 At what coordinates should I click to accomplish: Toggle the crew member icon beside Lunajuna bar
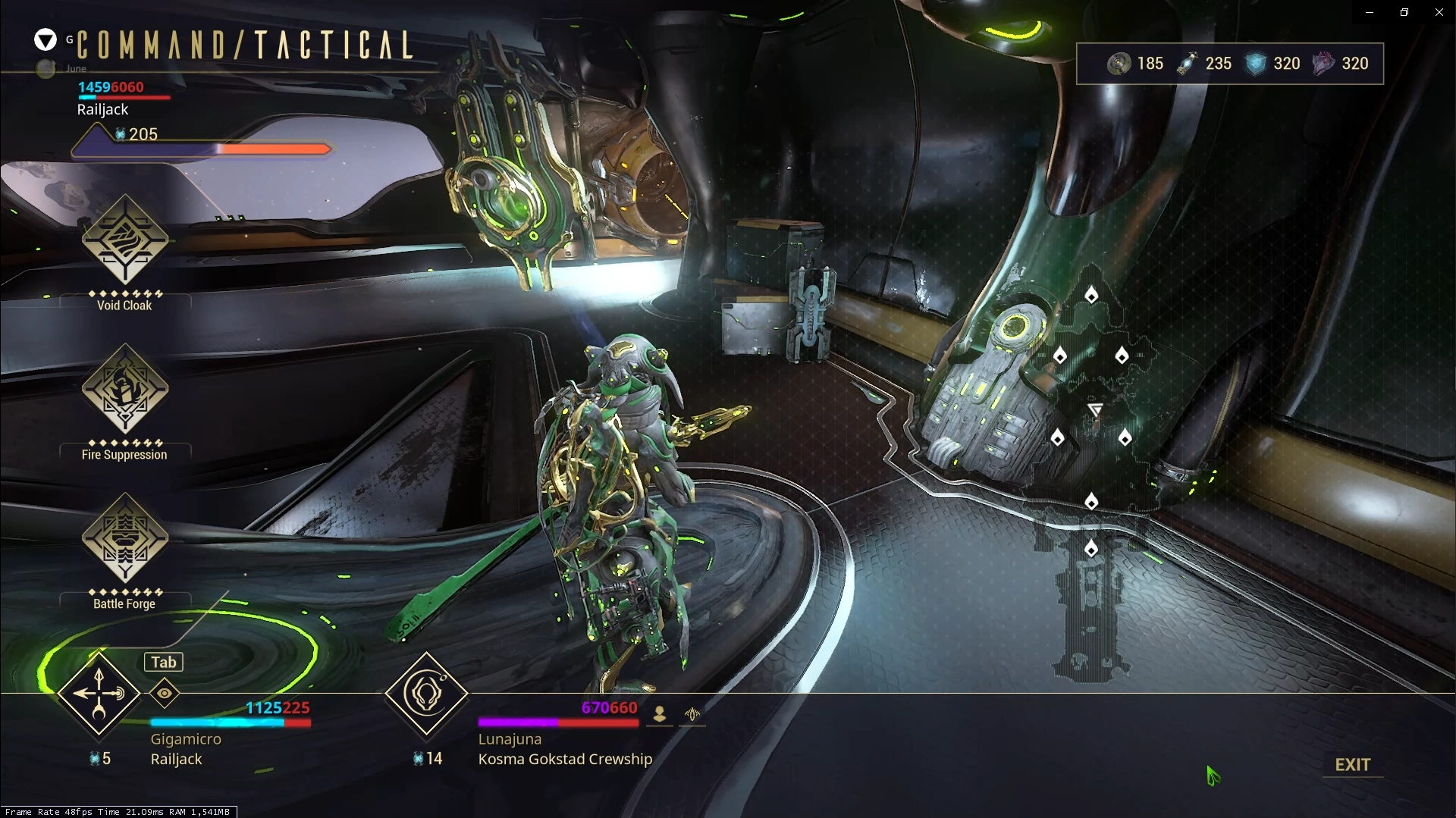coord(658,713)
